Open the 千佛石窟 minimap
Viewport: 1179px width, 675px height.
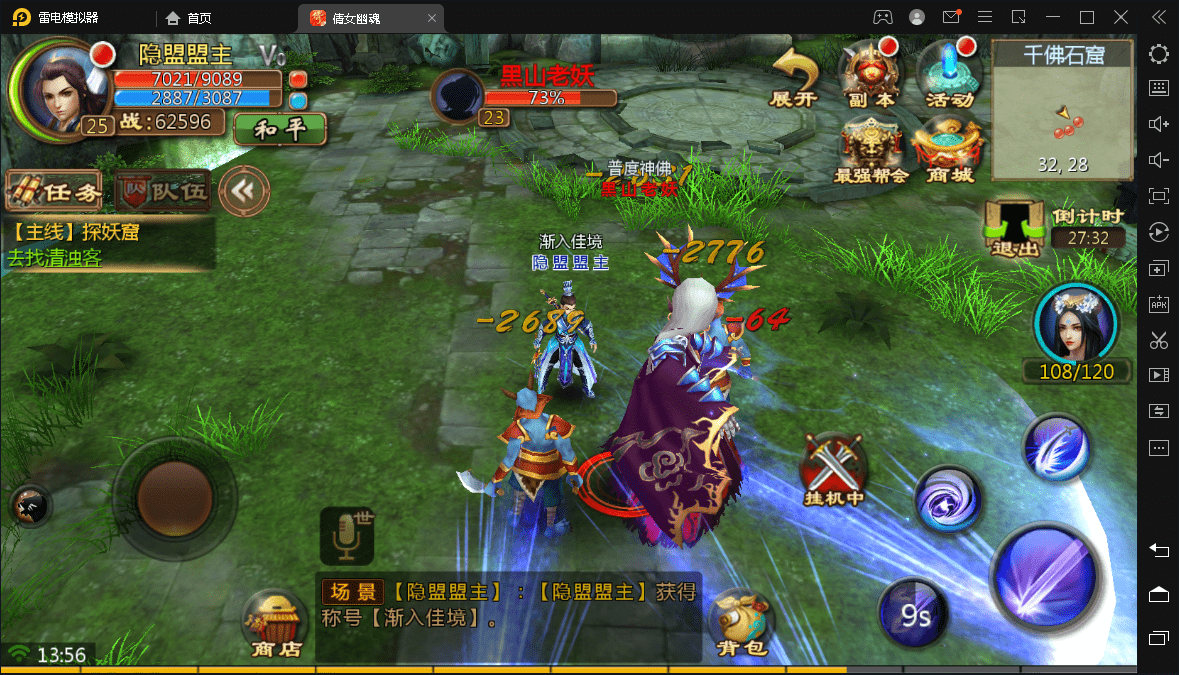tap(1062, 110)
